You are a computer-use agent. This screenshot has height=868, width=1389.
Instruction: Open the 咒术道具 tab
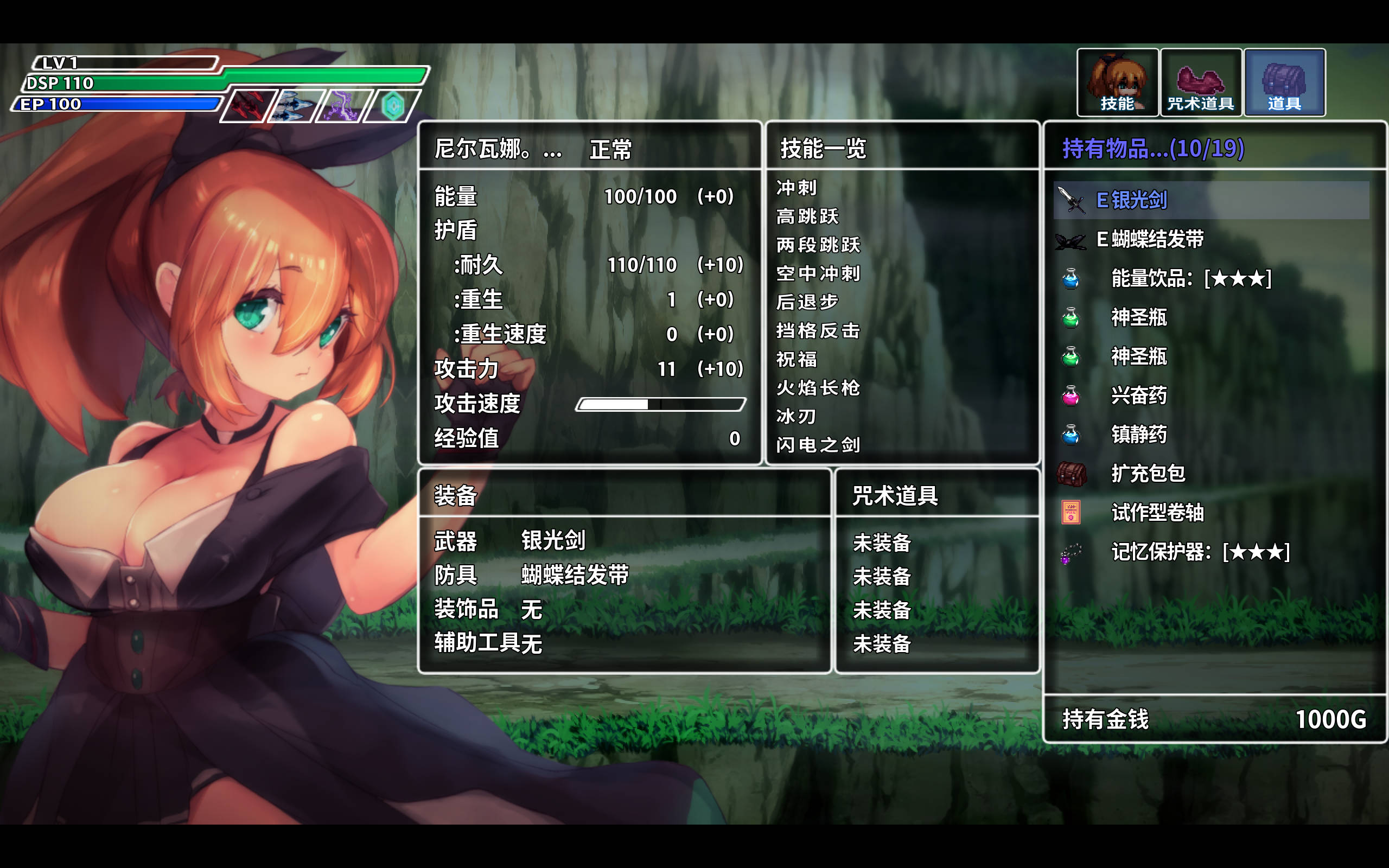tap(1200, 82)
